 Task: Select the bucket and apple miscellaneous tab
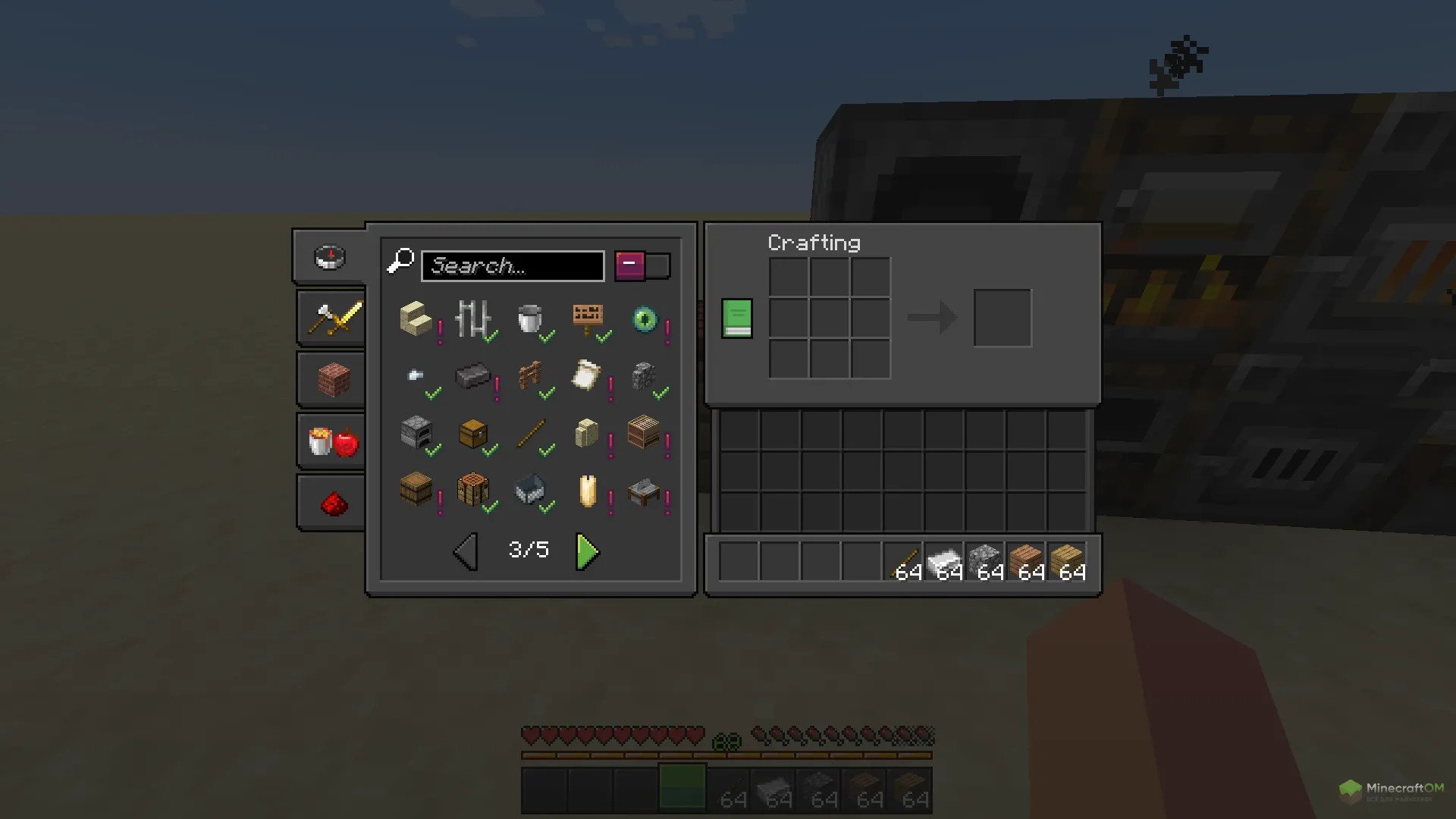334,441
